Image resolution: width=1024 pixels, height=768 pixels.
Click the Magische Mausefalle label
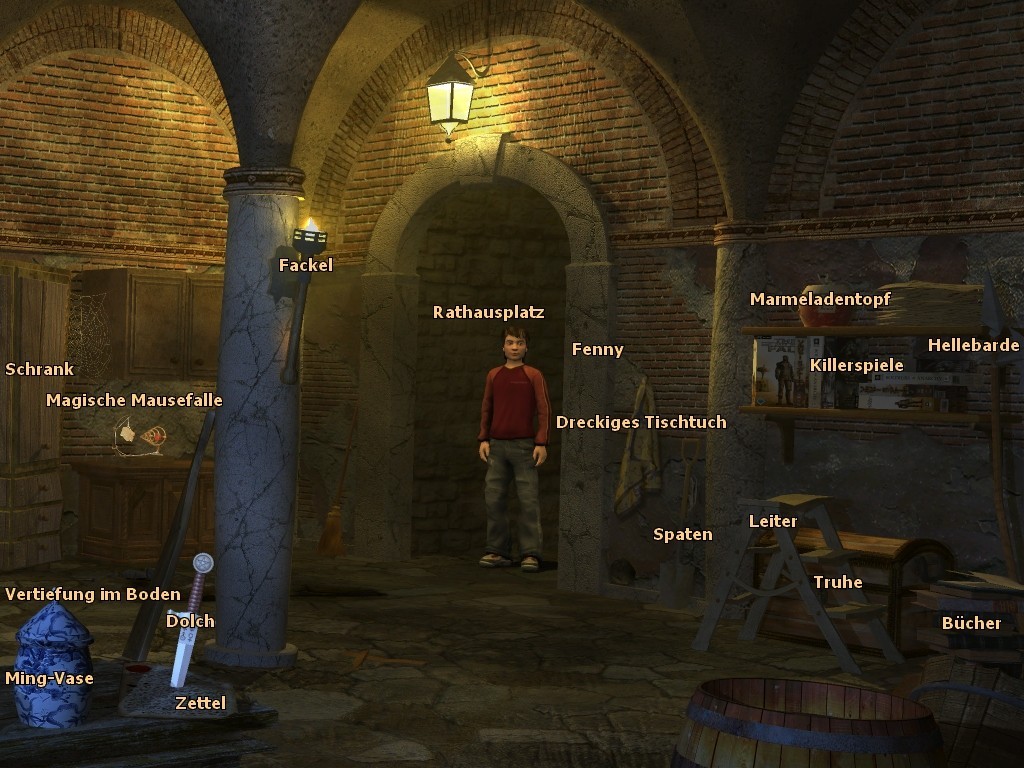134,400
